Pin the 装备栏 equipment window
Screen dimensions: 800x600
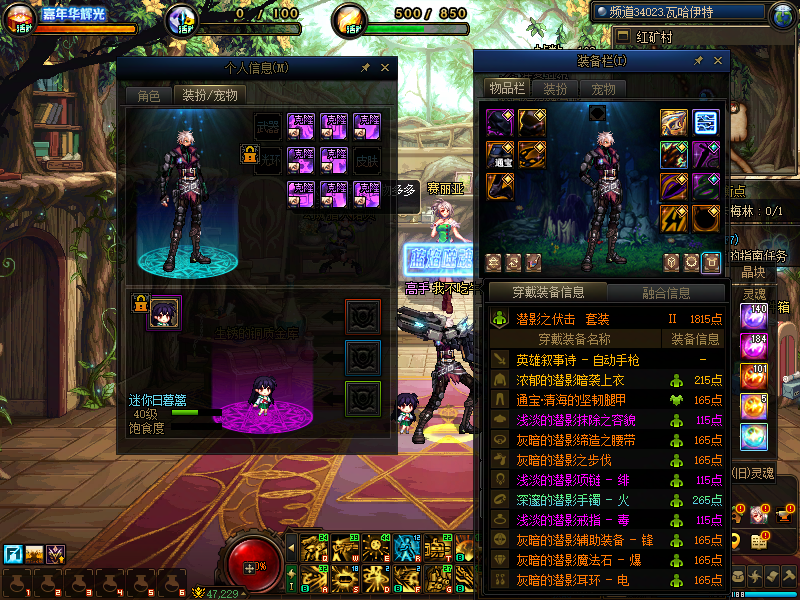698,61
